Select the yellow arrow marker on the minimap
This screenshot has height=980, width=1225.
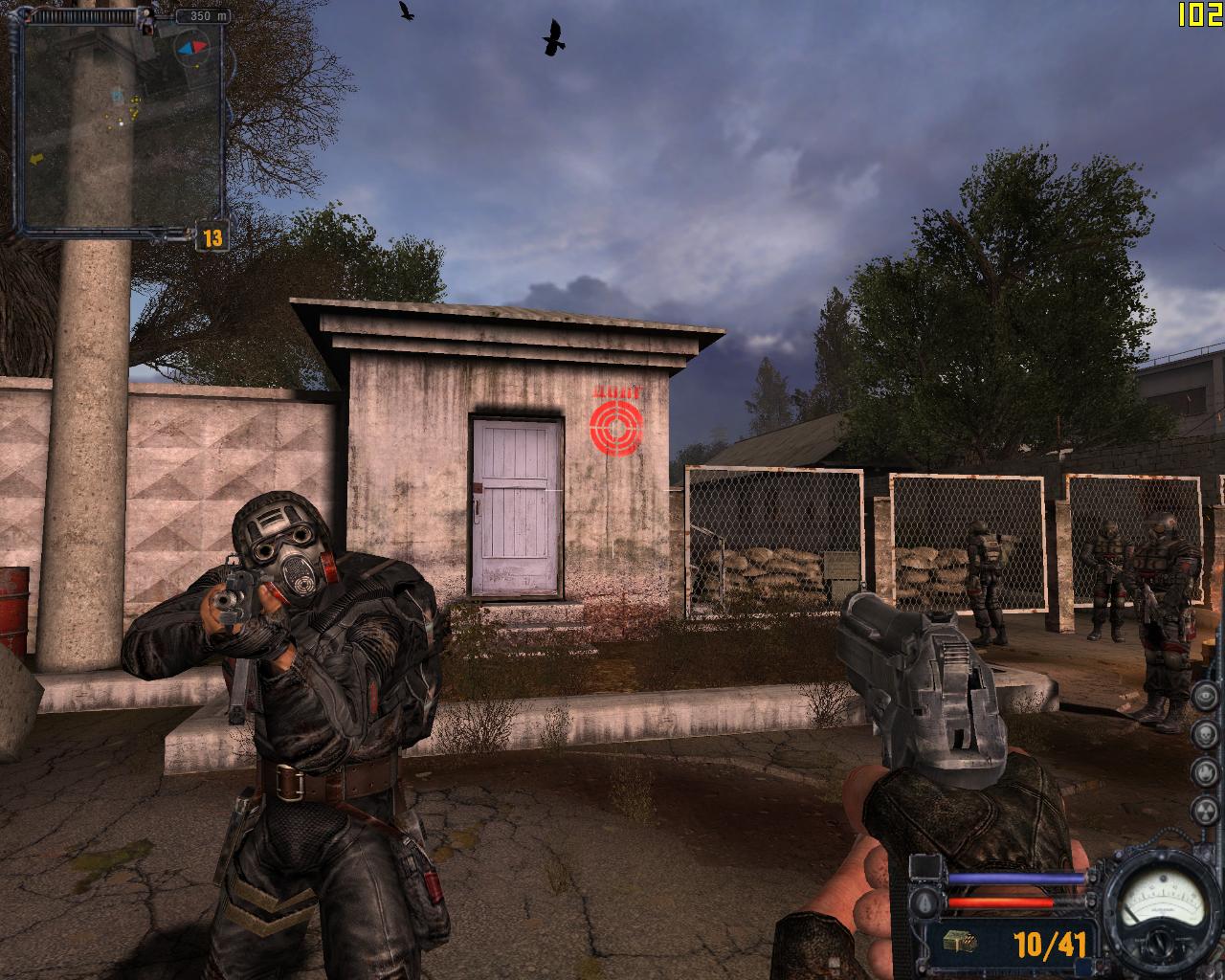37,159
